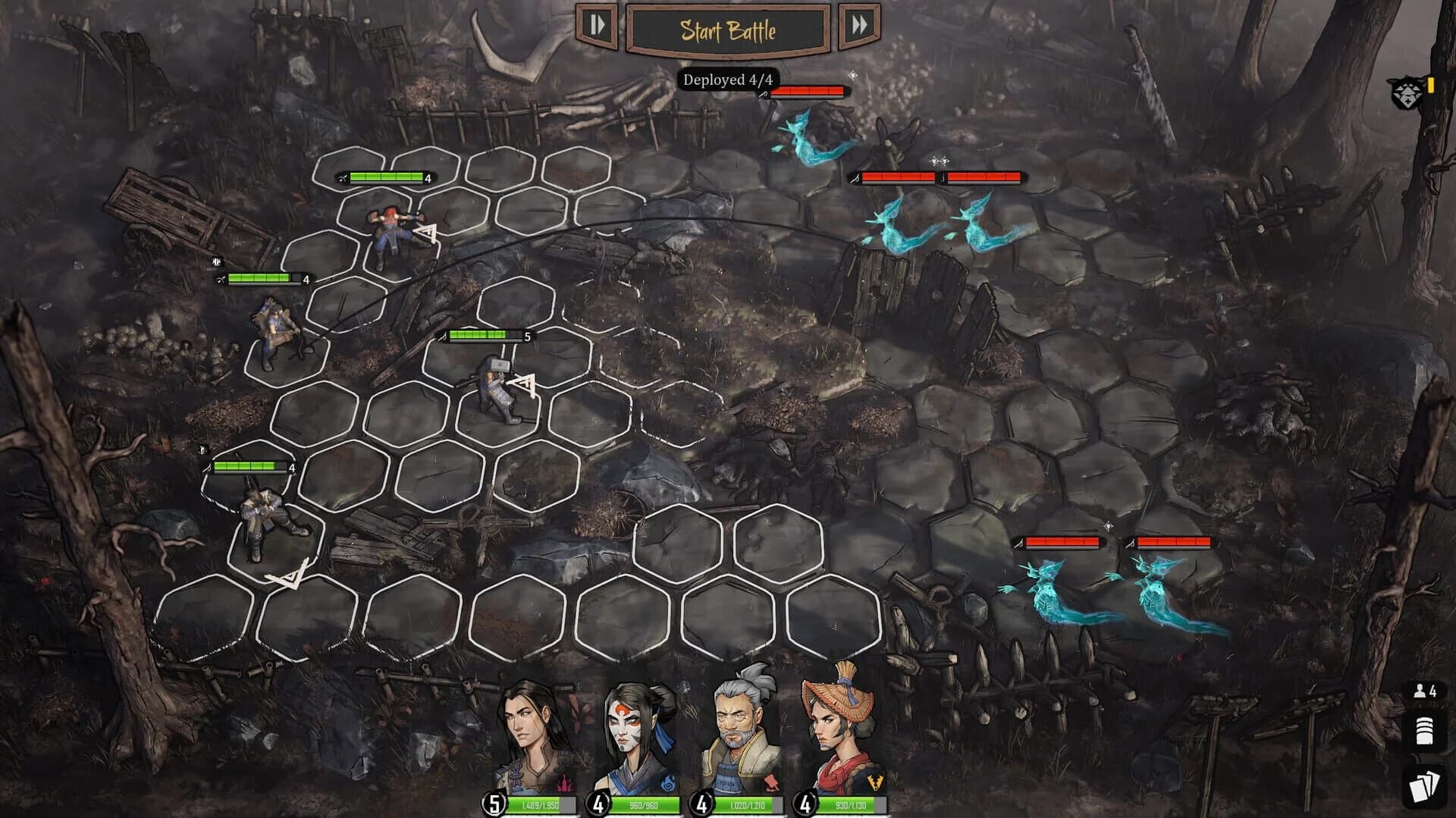Click the blue flame icon on second portrait
Viewport: 1456px width, 818px height.
[x=669, y=783]
